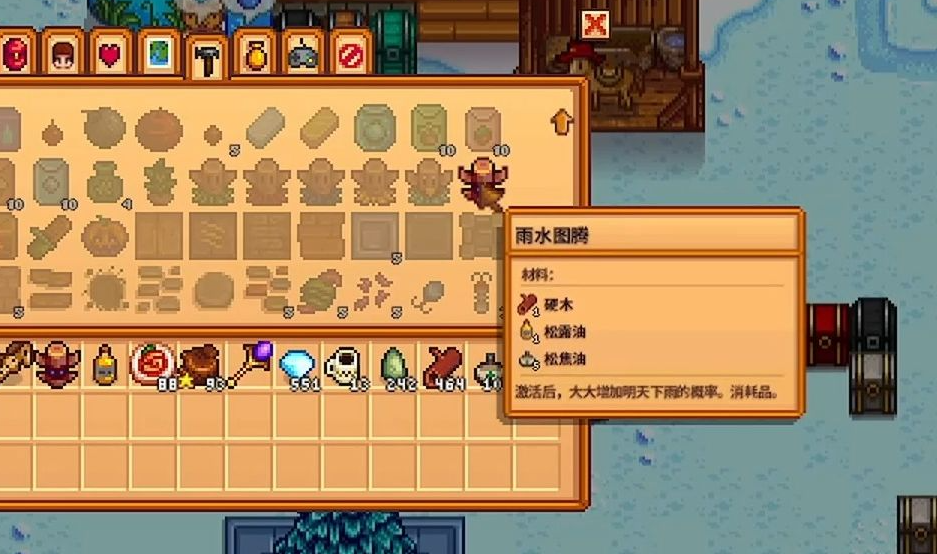Switch to the gamepad options tab
The image size is (937, 554).
pos(303,56)
